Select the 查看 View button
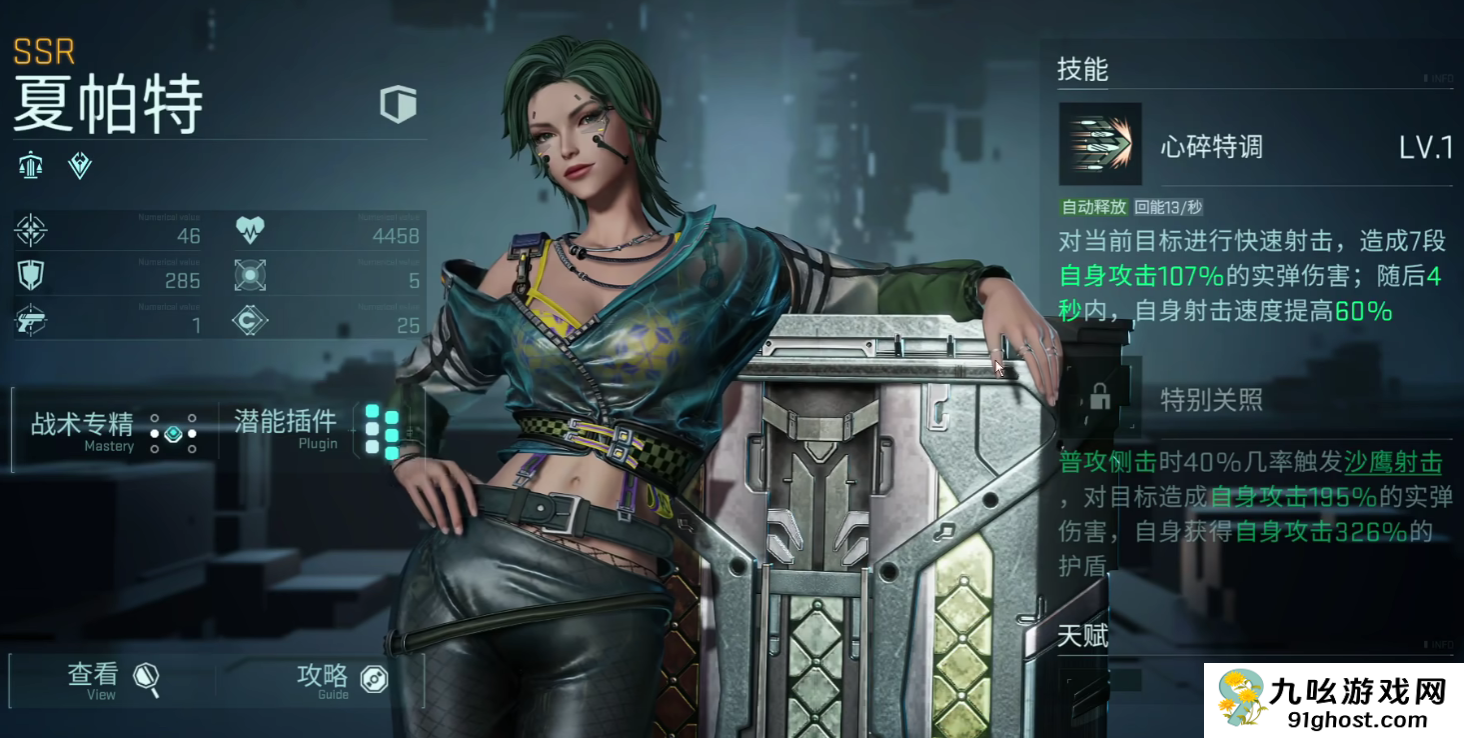The width and height of the screenshot is (1464, 738). [112, 679]
